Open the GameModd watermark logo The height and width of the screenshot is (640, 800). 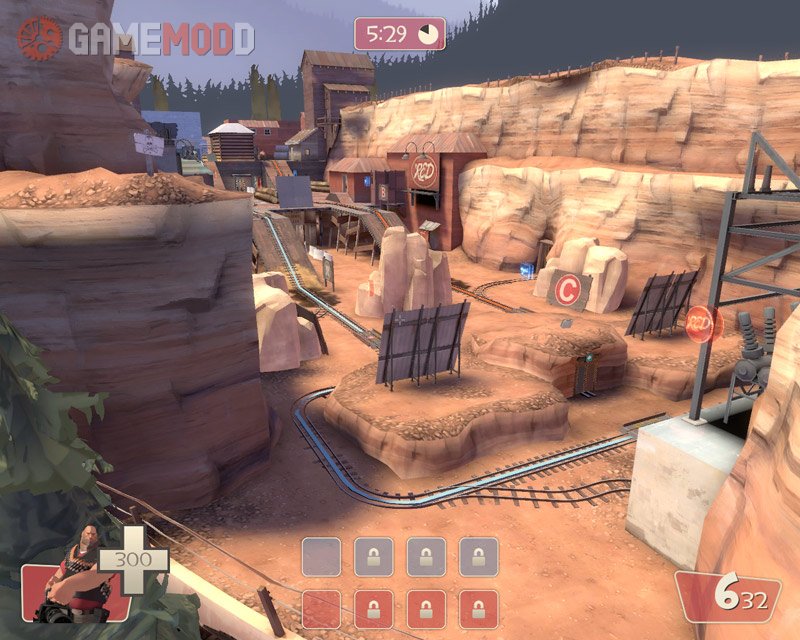(136, 38)
